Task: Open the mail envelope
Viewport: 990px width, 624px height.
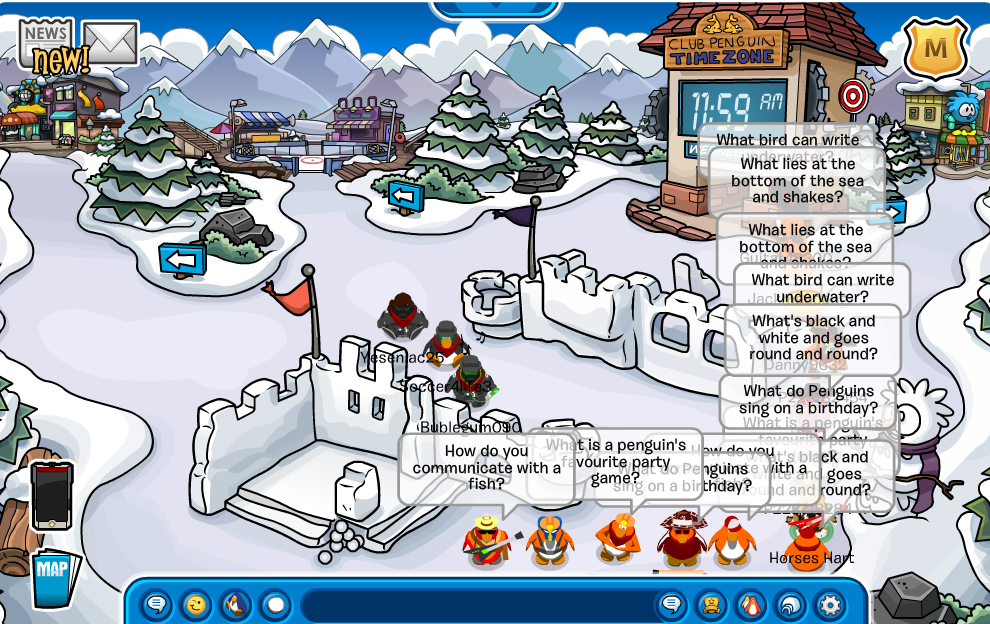Action: point(110,42)
